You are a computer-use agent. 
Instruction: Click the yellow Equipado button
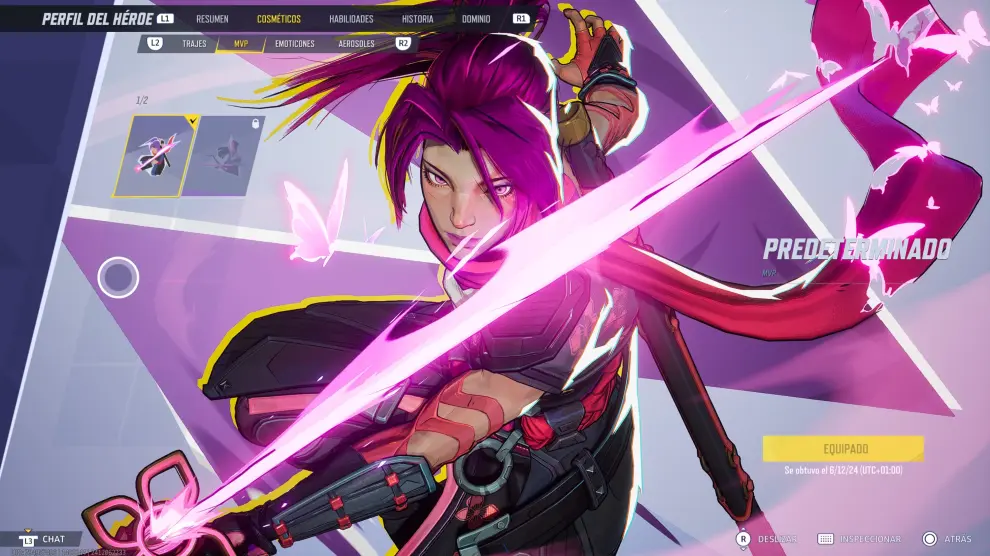point(843,449)
